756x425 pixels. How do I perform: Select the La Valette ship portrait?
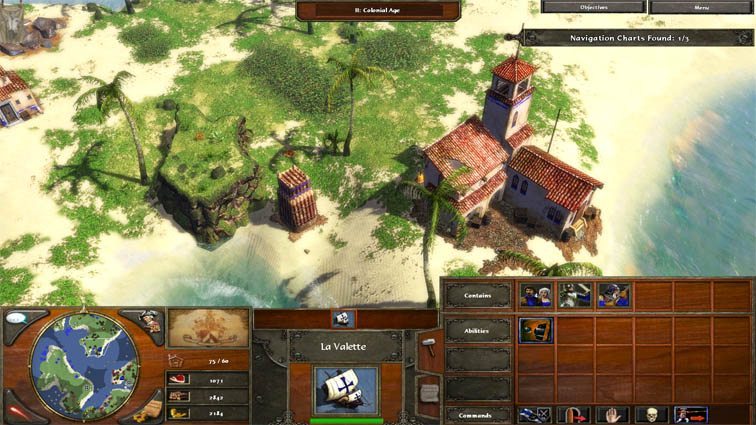click(346, 389)
